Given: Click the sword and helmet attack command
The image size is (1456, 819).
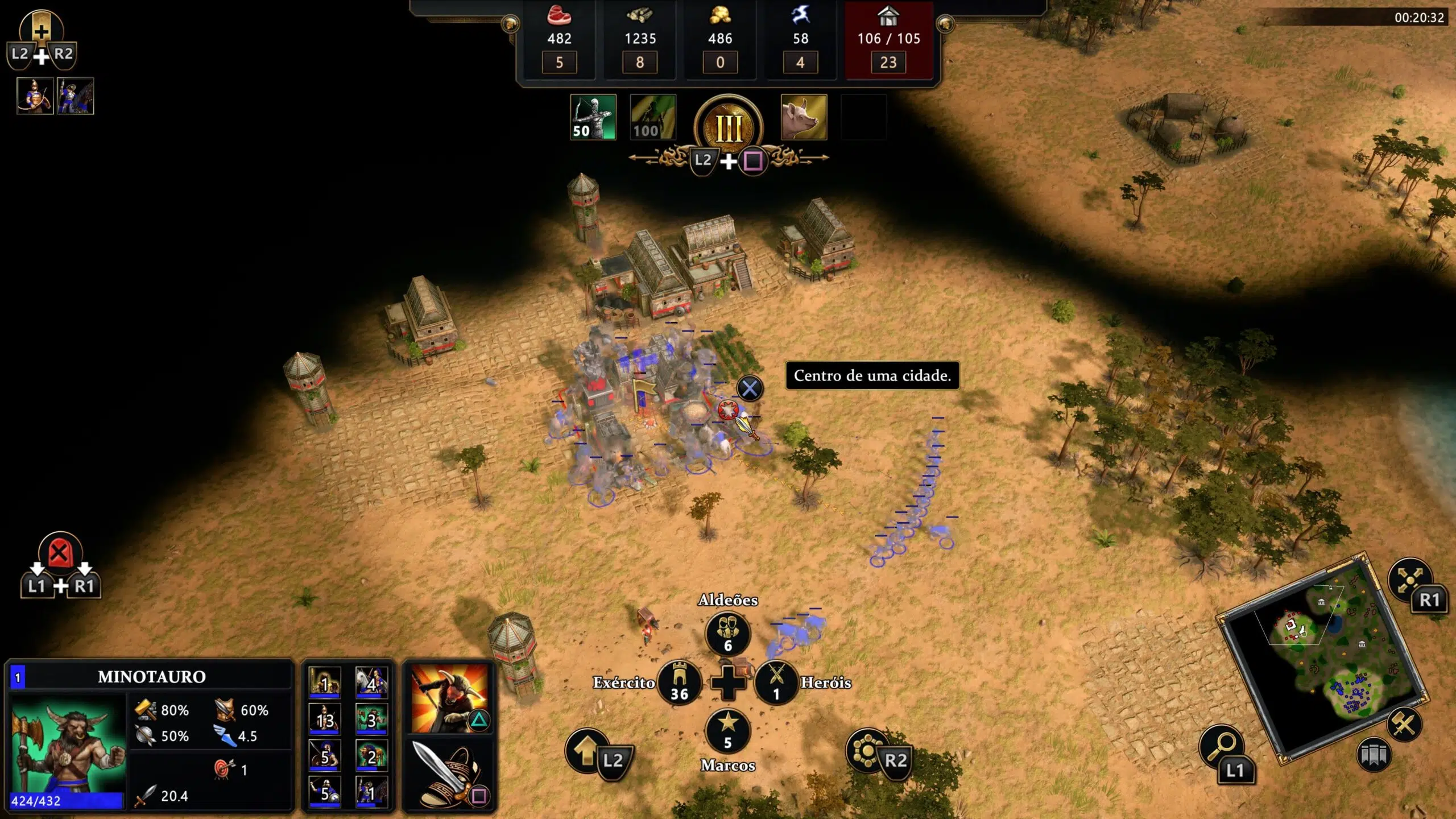Looking at the screenshot, I should [449, 773].
